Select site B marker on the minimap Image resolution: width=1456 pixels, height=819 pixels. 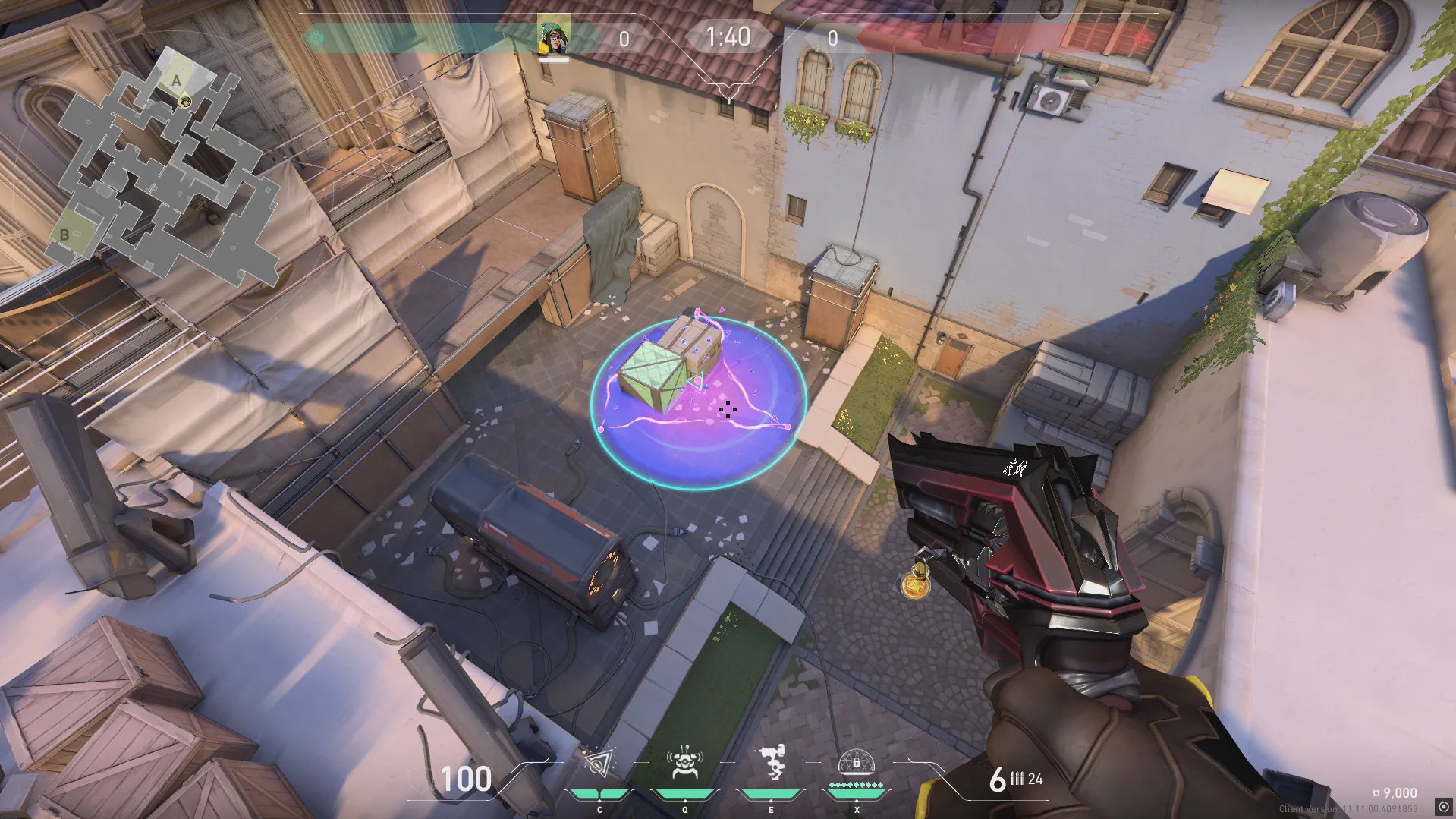pyautogui.click(x=64, y=235)
